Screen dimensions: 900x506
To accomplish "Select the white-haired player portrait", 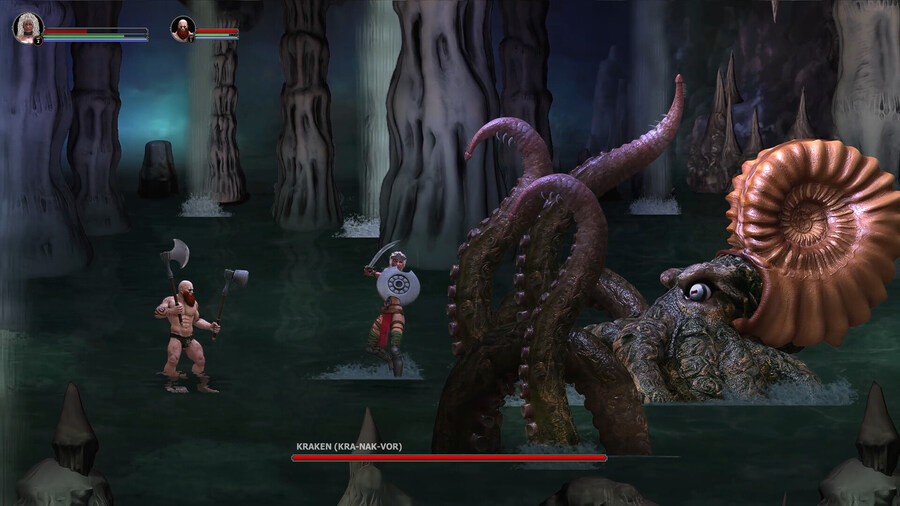I will (27, 27).
